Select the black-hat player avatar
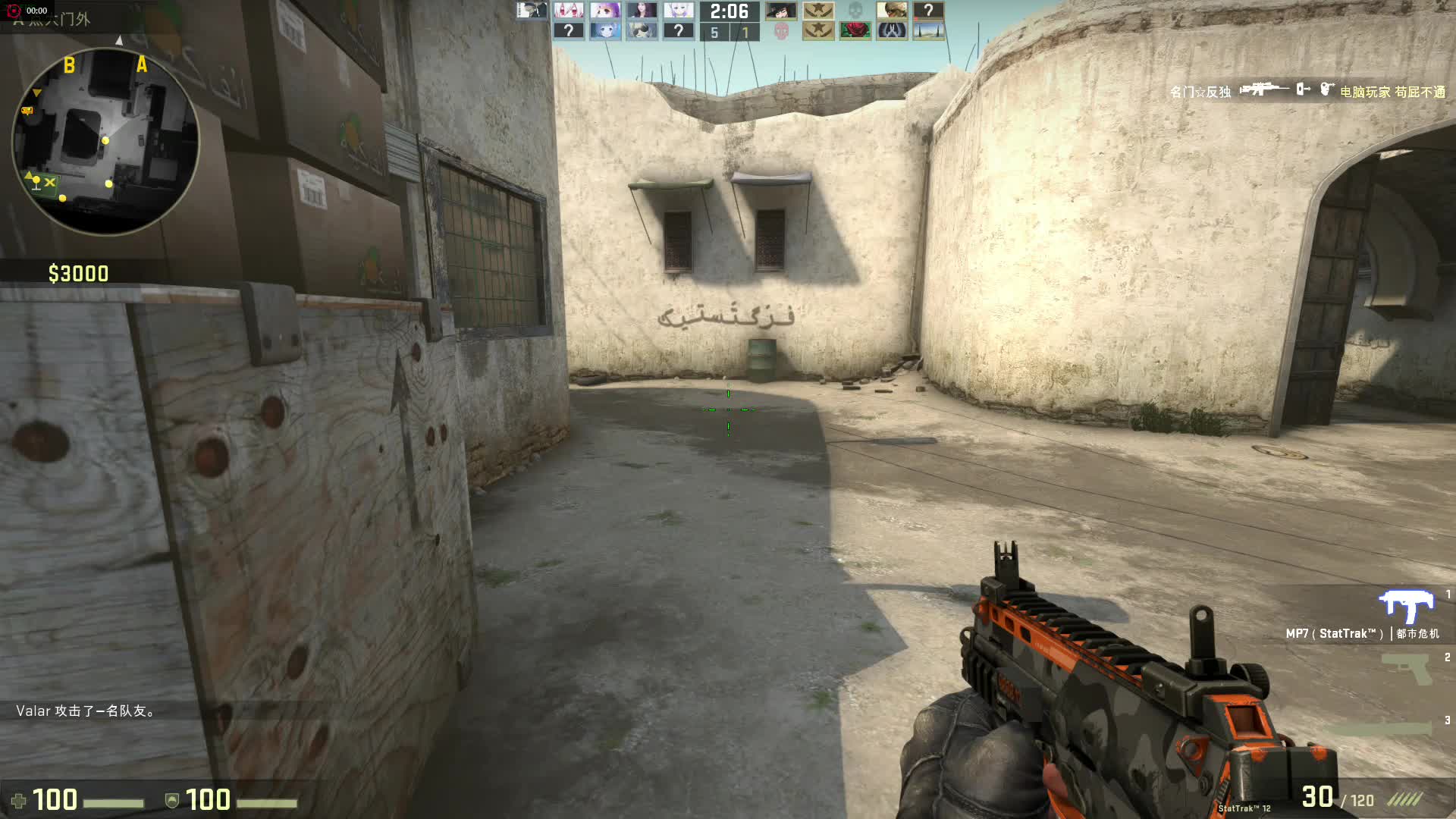Image resolution: width=1456 pixels, height=819 pixels. (x=781, y=11)
